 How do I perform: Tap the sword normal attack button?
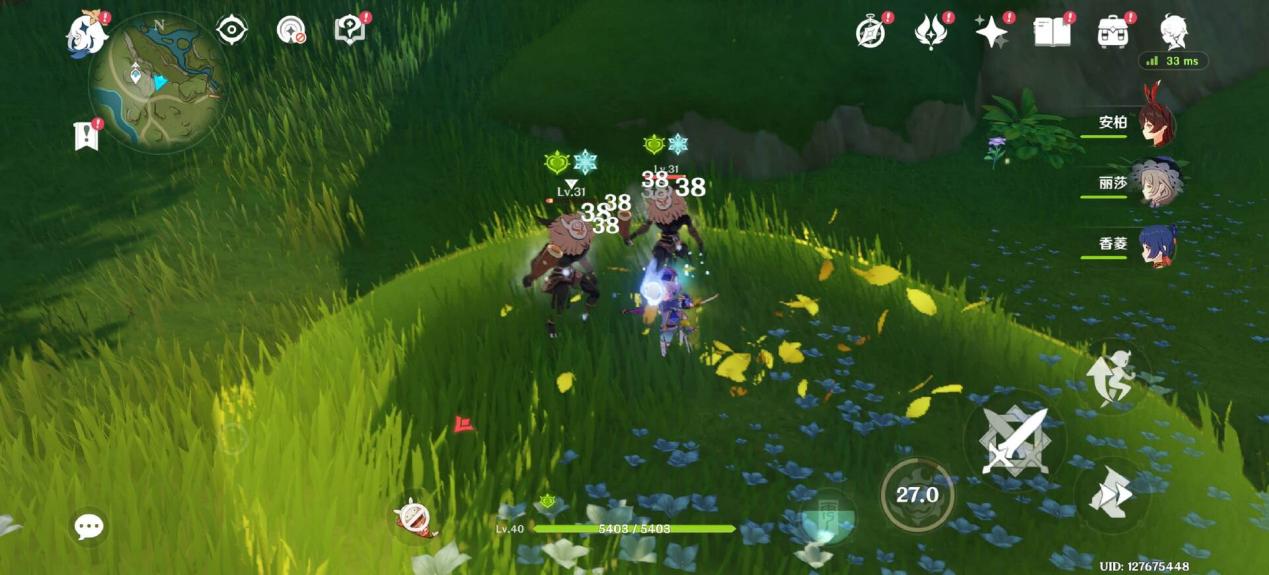pyautogui.click(x=1014, y=440)
